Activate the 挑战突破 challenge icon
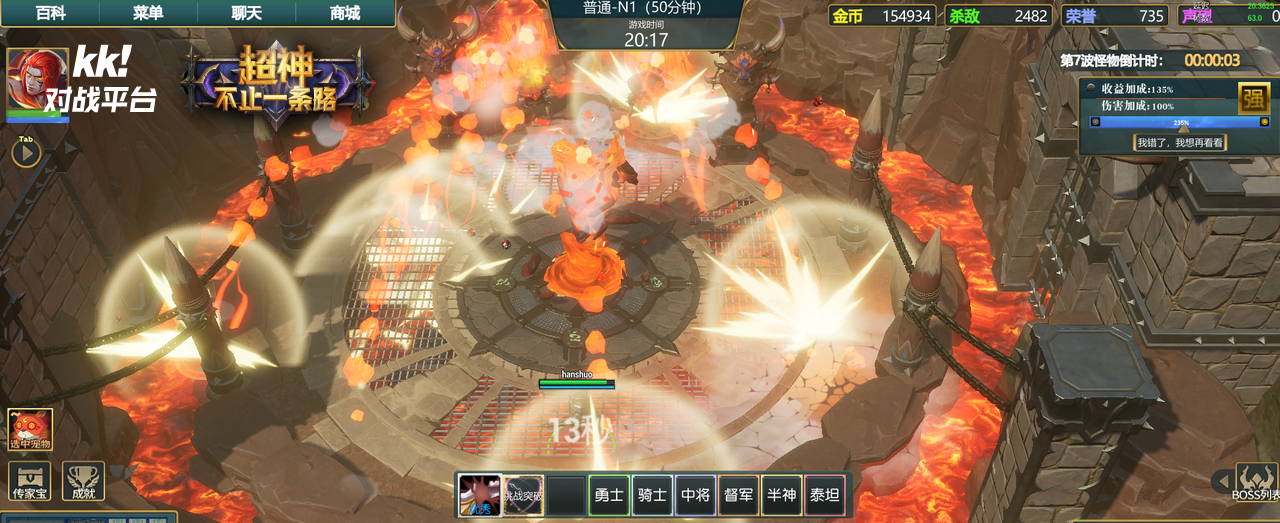The width and height of the screenshot is (1280, 523). click(x=523, y=494)
